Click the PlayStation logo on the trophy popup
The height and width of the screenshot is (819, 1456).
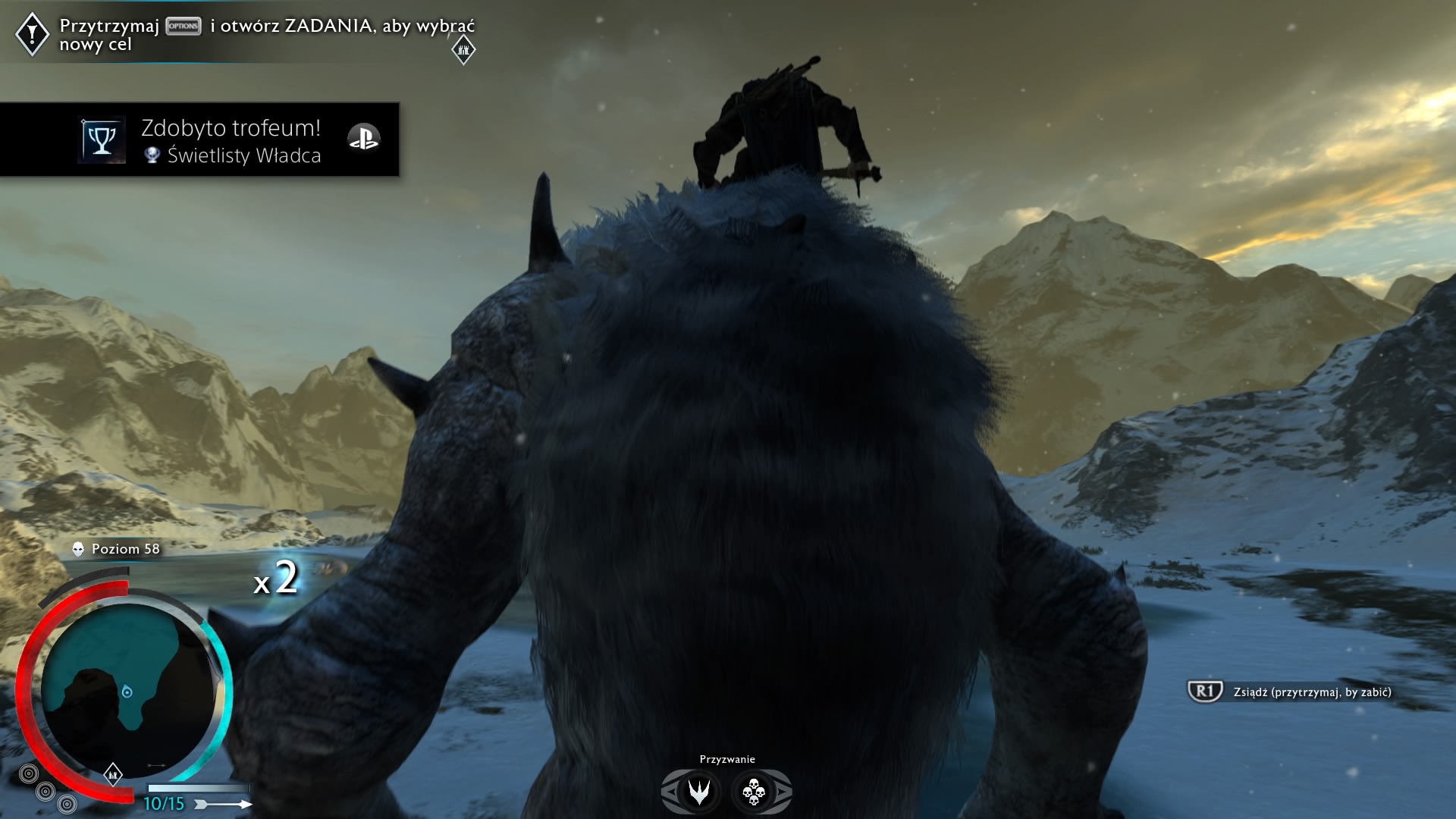pyautogui.click(x=363, y=139)
